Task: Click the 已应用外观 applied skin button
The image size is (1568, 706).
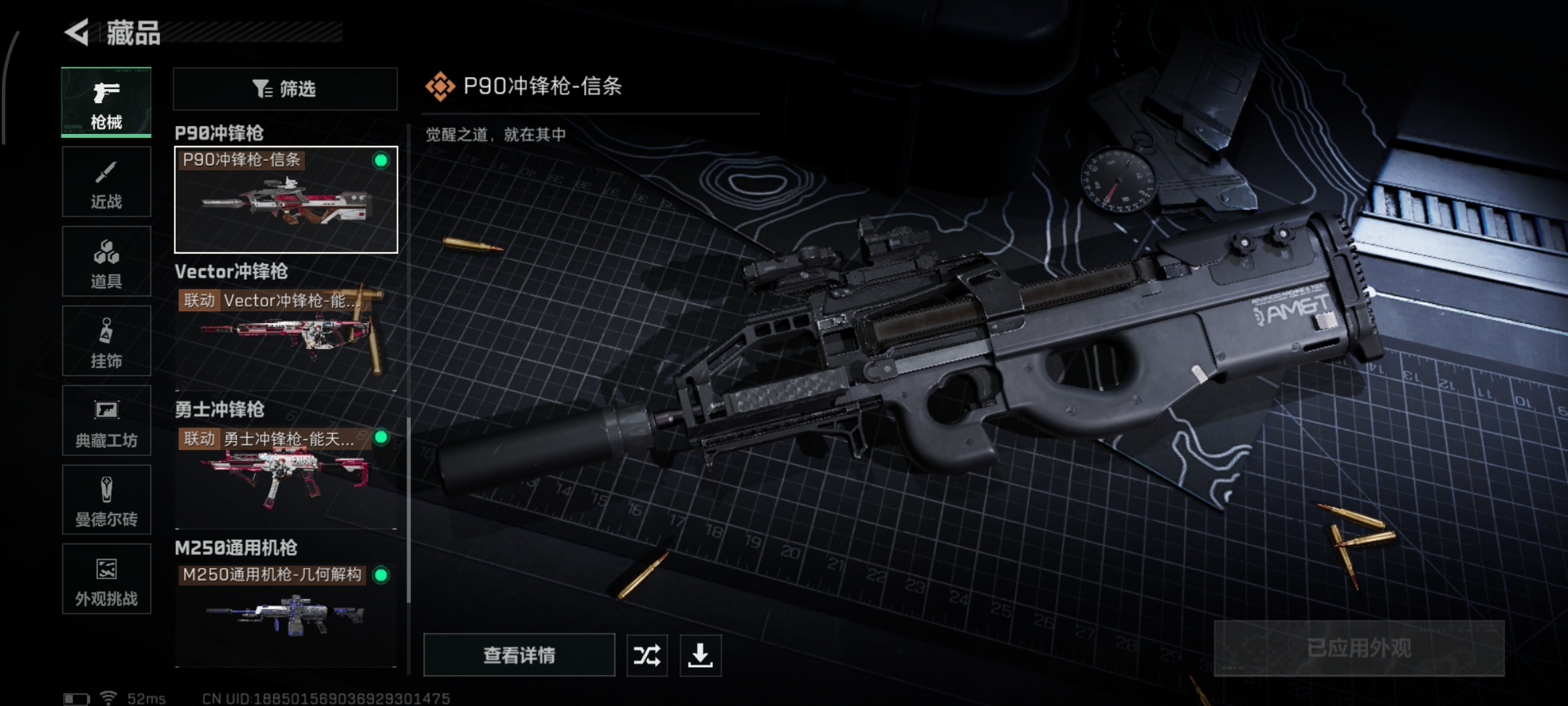Action: coord(1359,648)
